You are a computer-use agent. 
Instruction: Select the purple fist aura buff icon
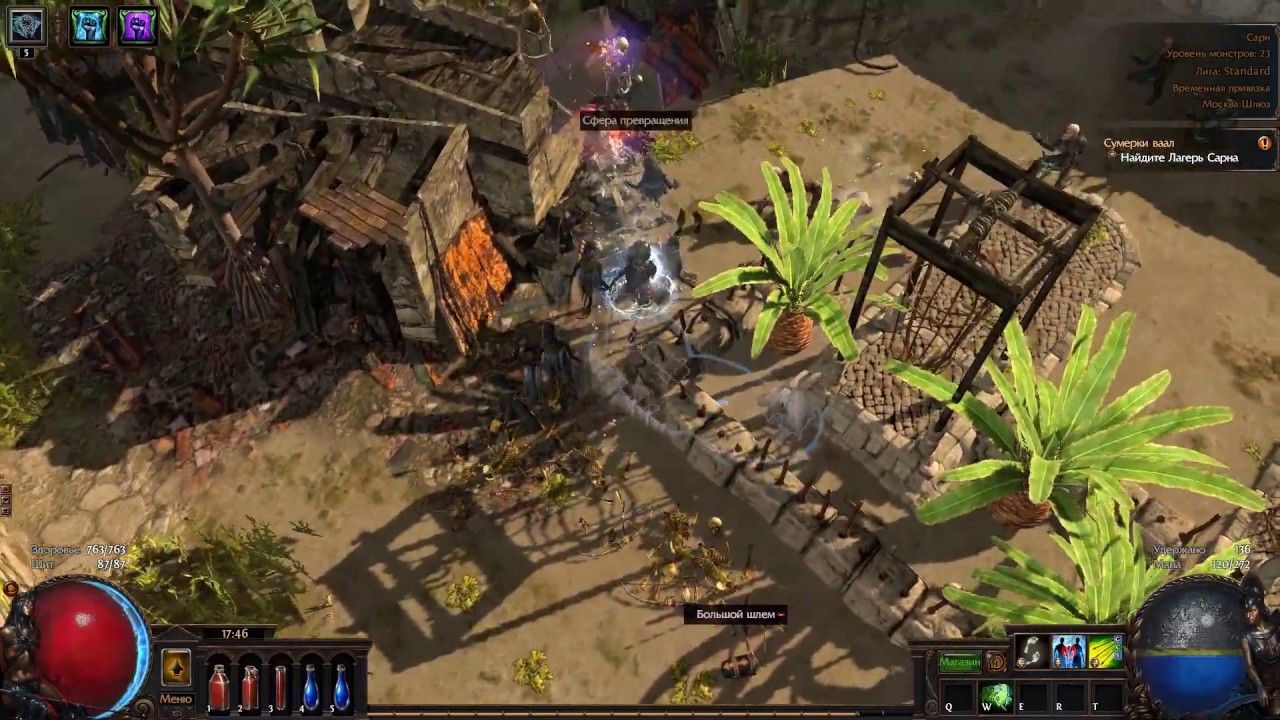137,26
